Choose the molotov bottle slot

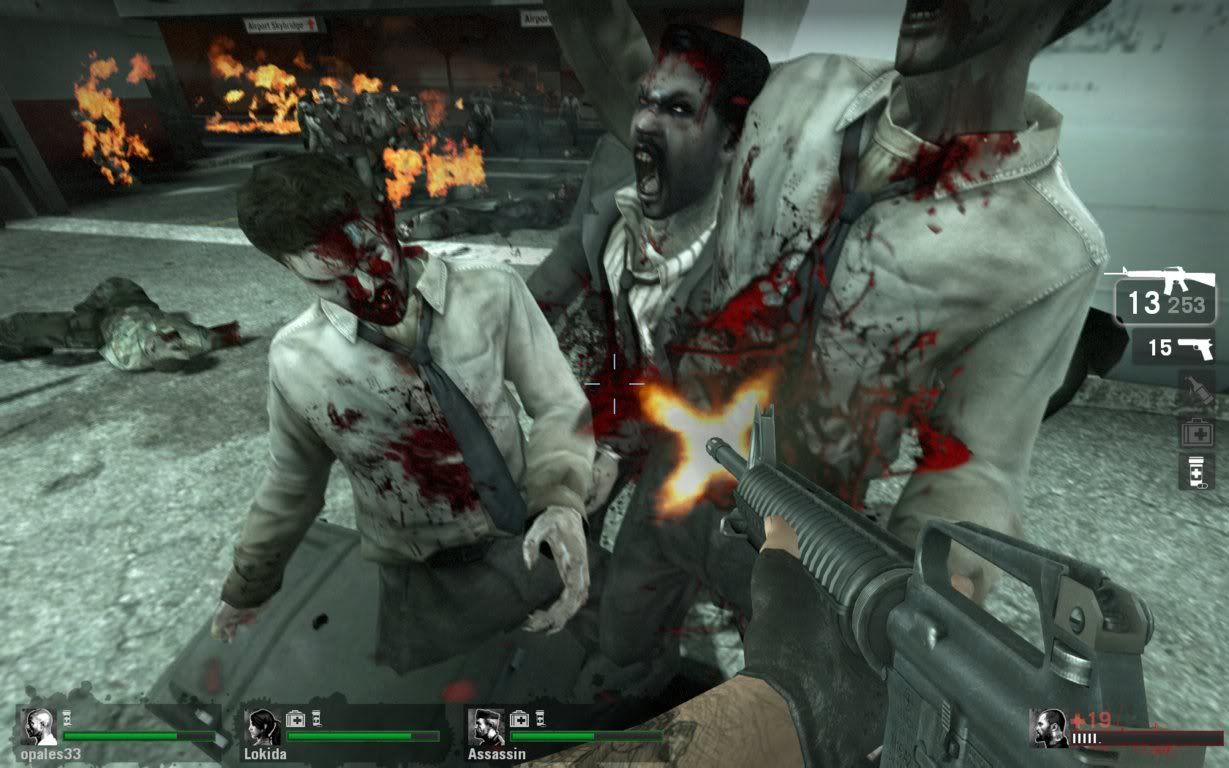[1196, 389]
